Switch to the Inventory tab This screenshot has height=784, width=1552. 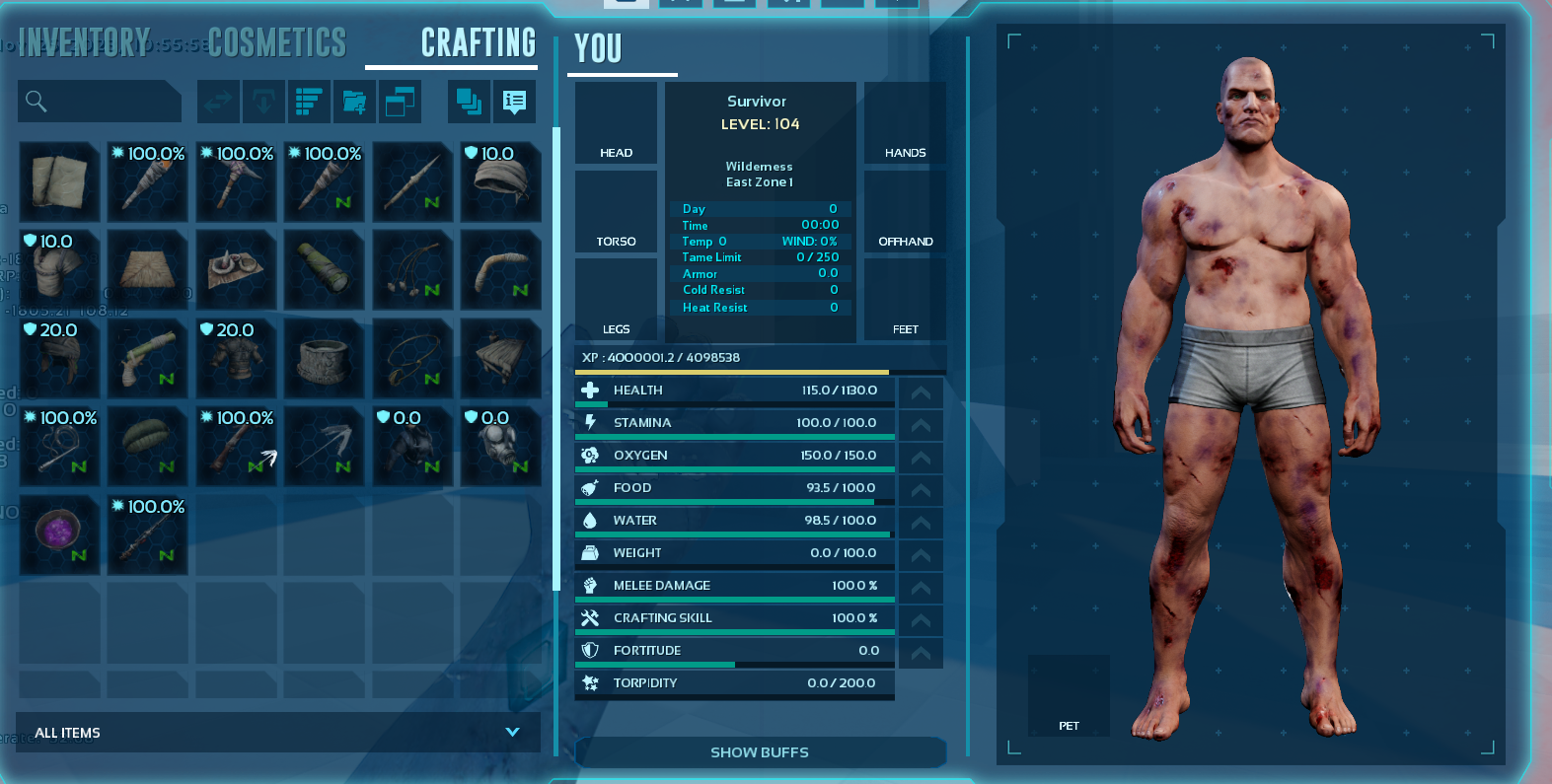[84, 42]
